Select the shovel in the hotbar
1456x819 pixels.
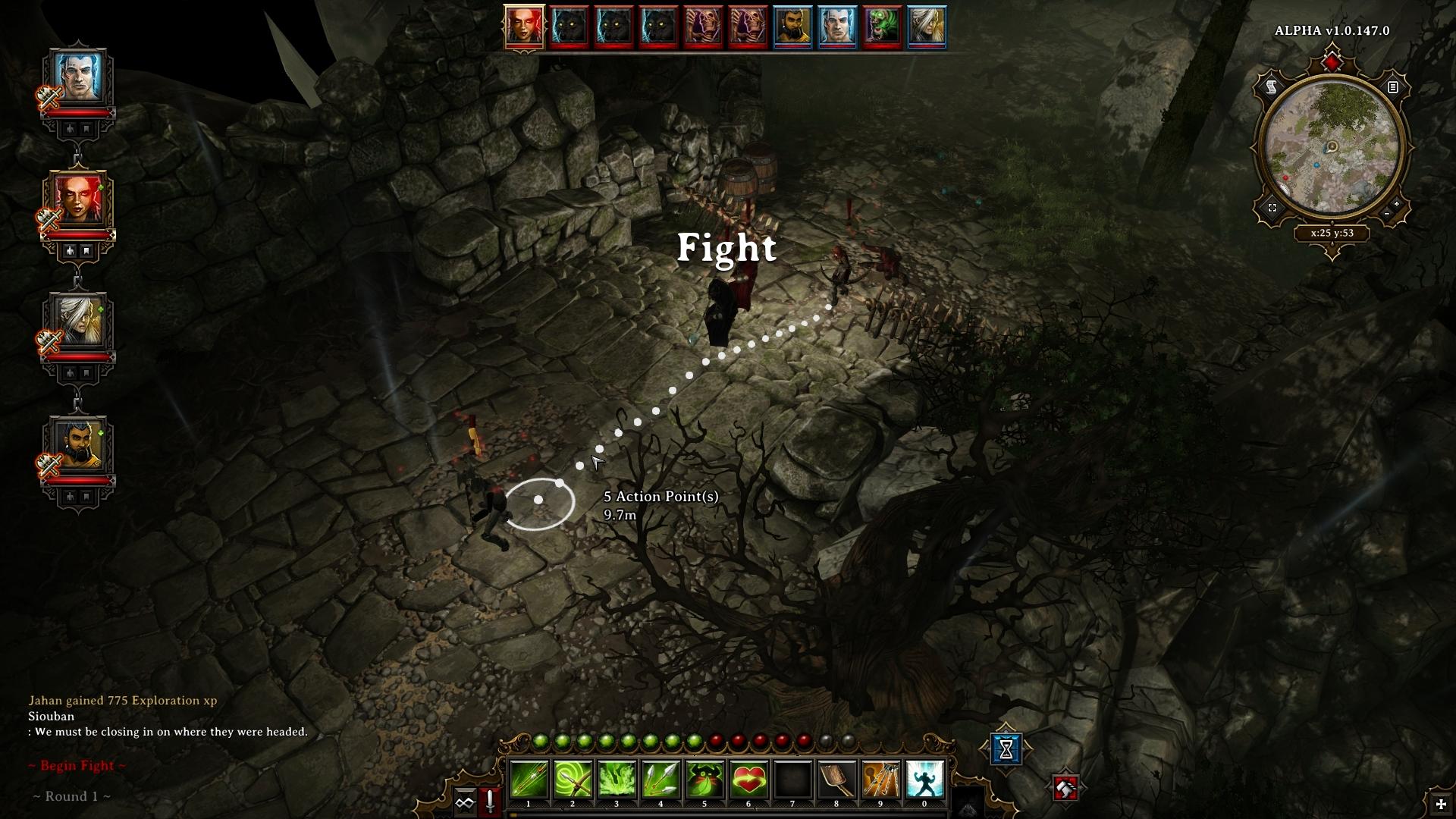point(836,780)
